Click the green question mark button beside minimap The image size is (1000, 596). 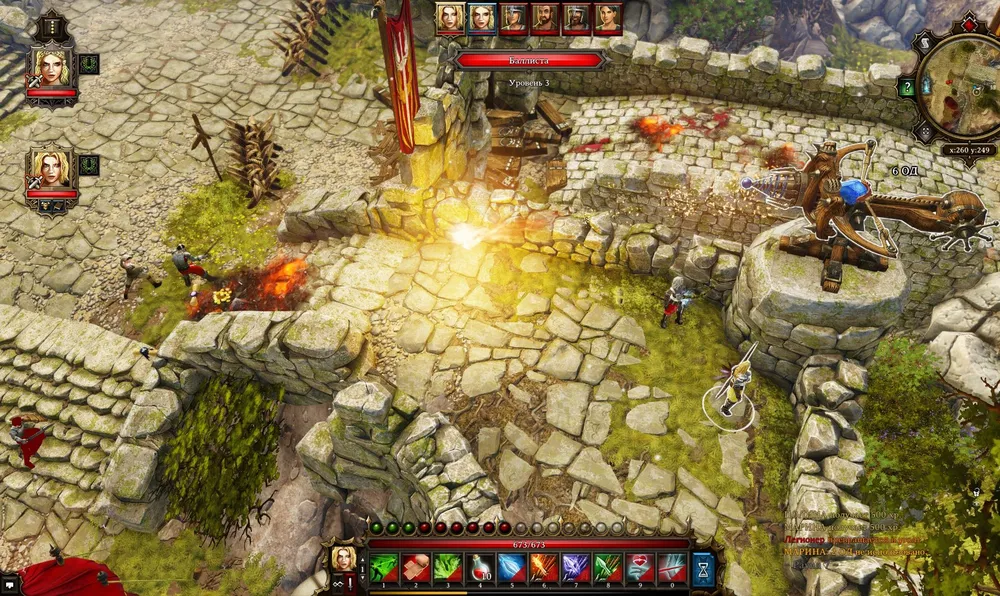[x=907, y=88]
